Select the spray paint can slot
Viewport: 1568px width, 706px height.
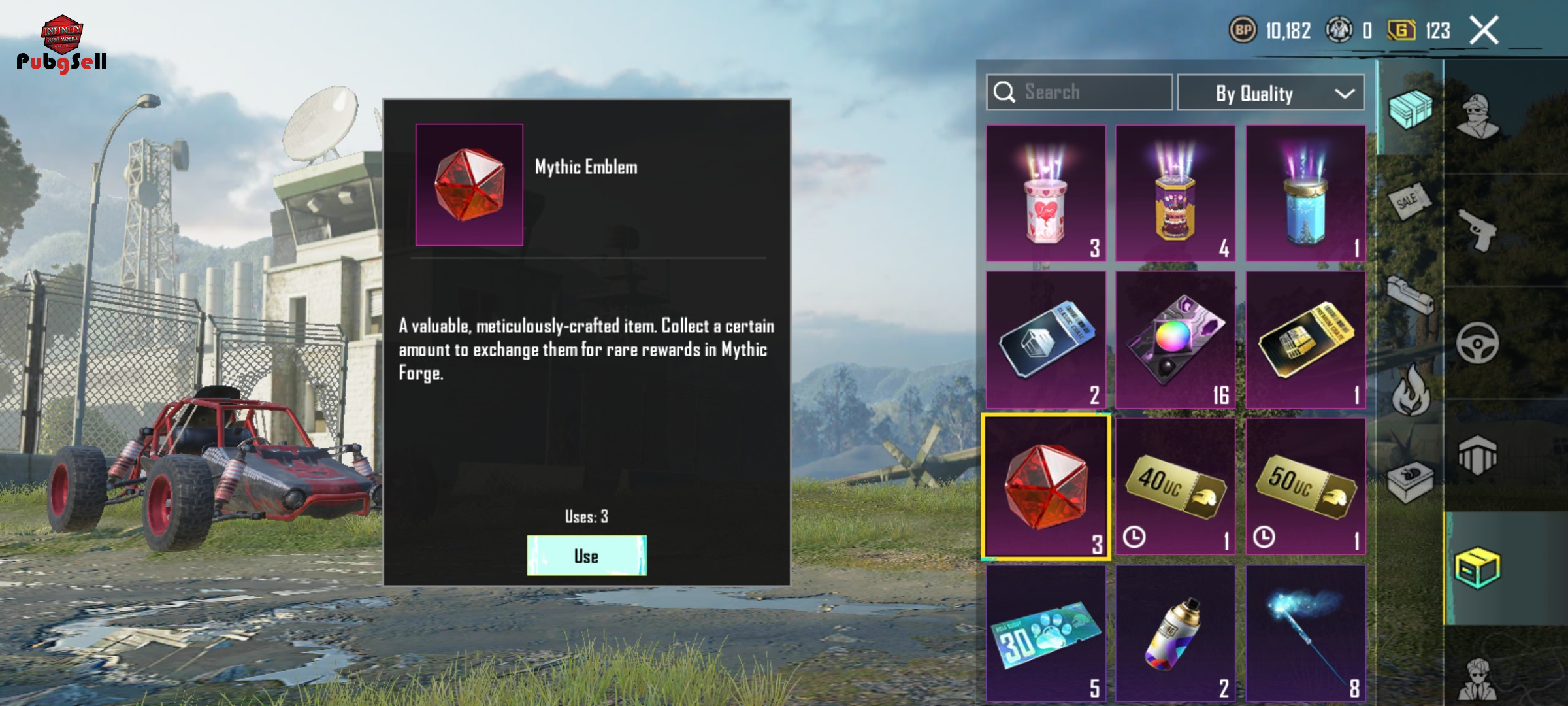1175,633
